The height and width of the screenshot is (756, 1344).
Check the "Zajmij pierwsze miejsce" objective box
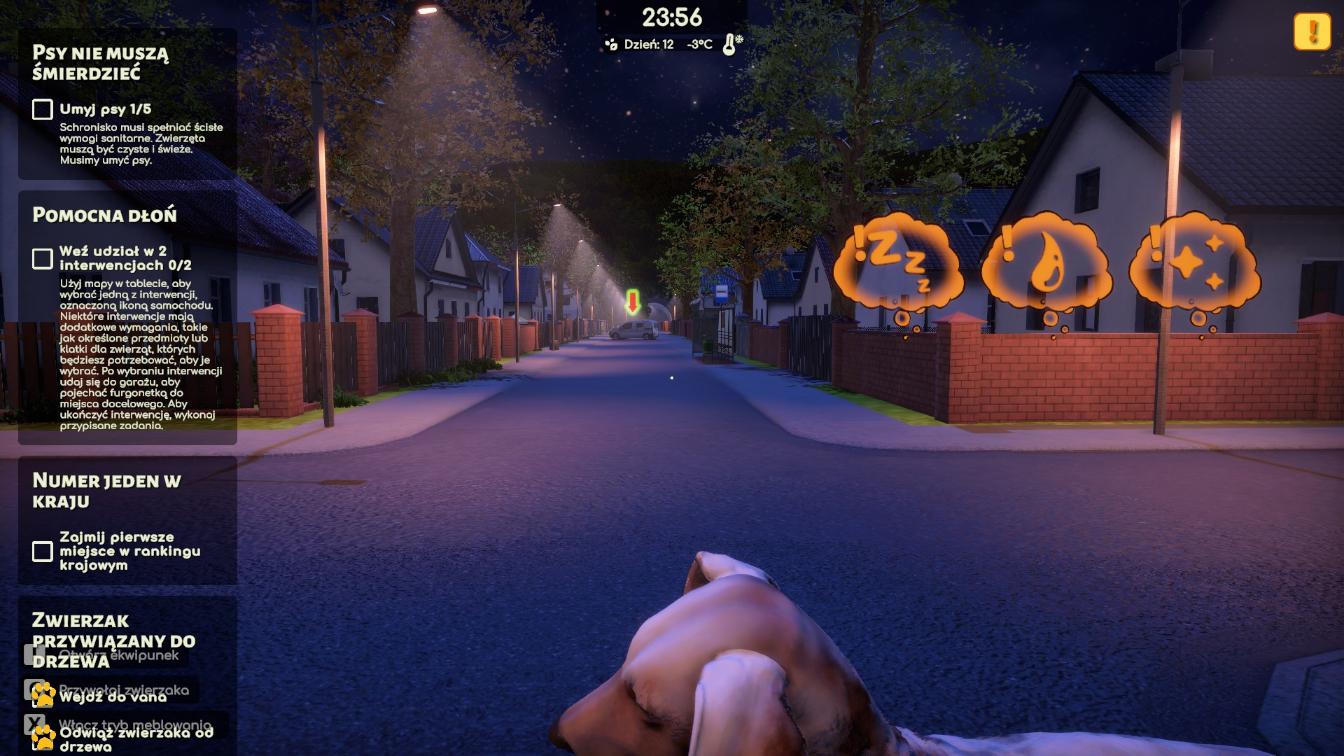point(42,551)
